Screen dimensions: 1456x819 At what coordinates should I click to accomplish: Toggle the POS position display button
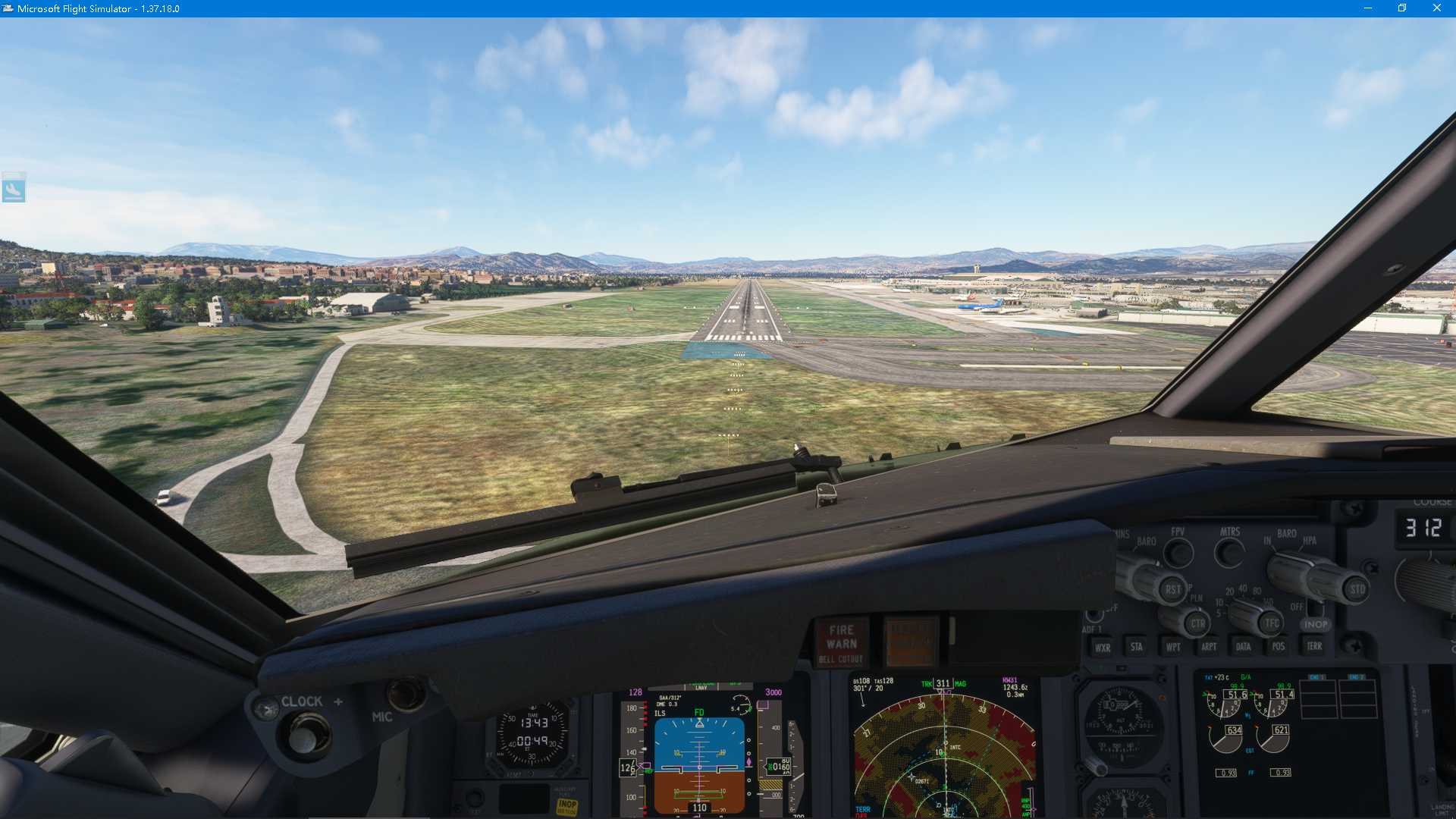[1279, 646]
